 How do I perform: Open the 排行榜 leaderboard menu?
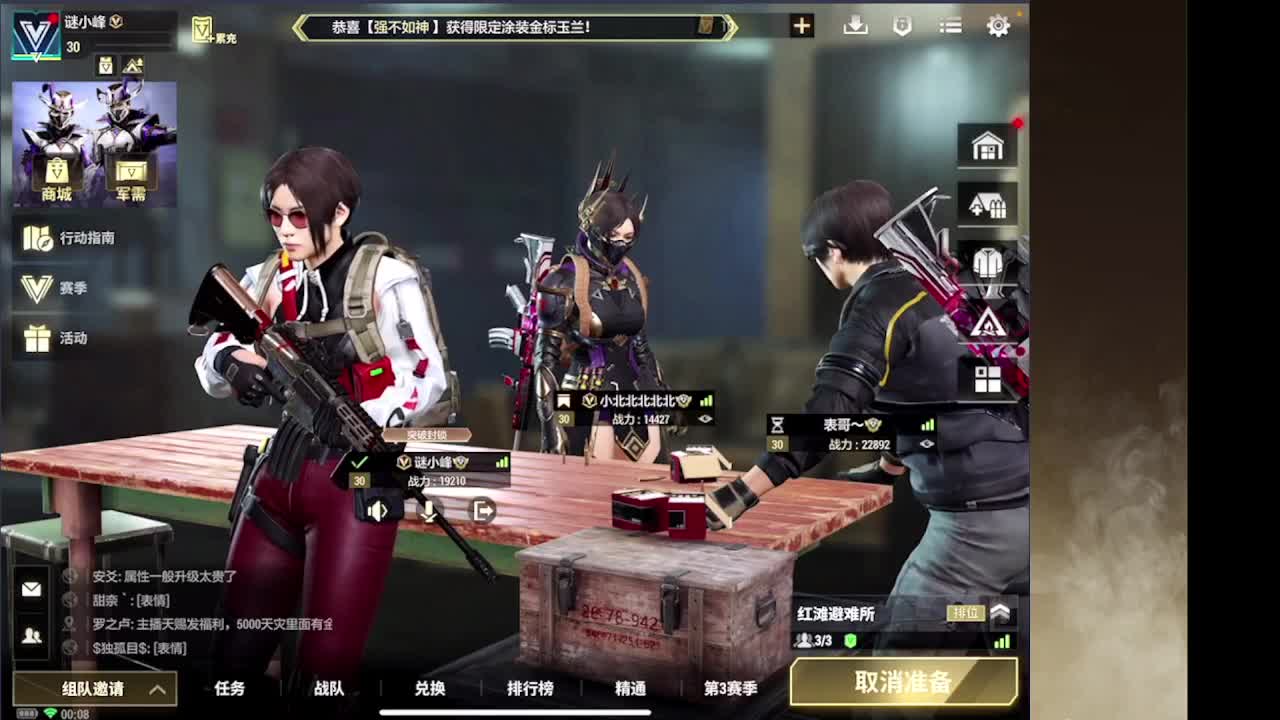[530, 689]
